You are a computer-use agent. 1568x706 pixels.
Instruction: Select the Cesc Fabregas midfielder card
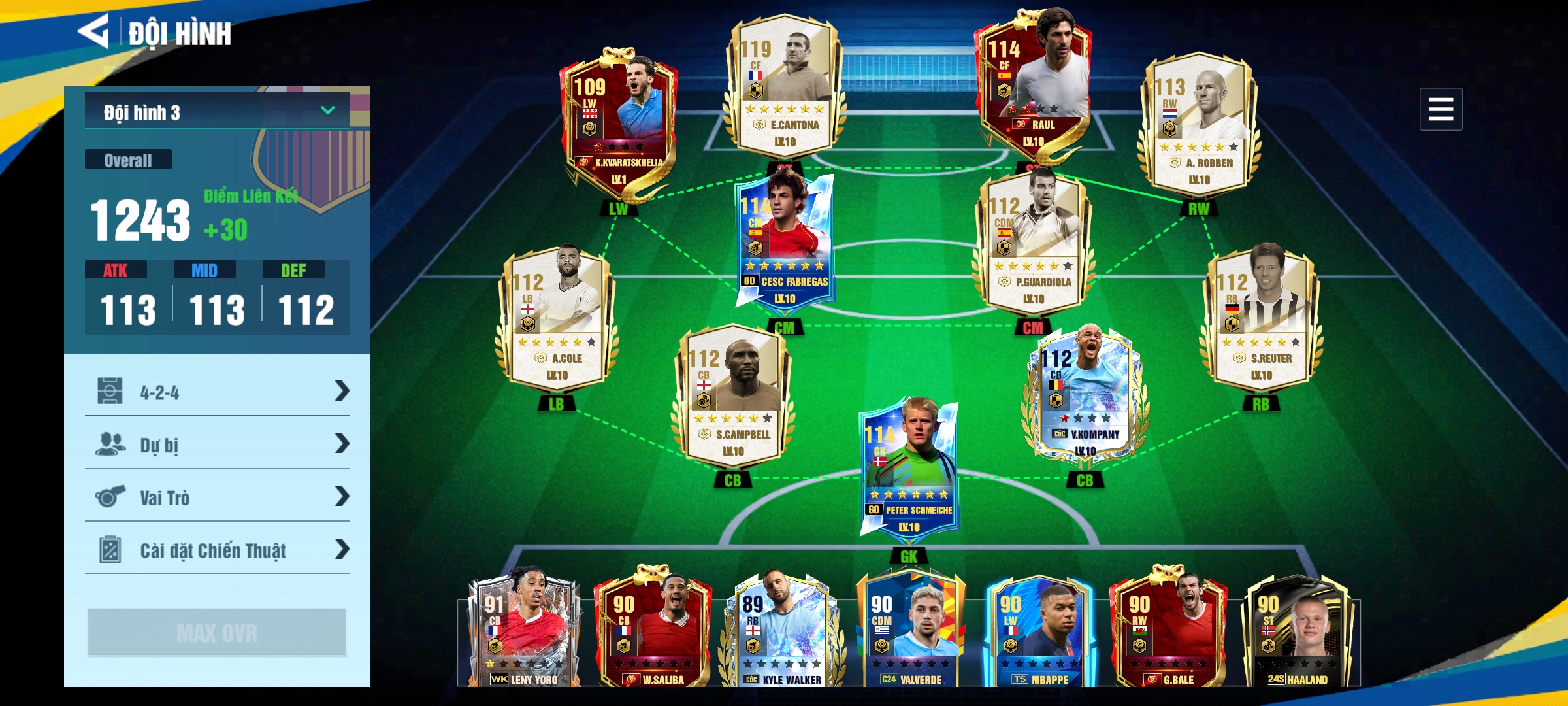click(784, 242)
